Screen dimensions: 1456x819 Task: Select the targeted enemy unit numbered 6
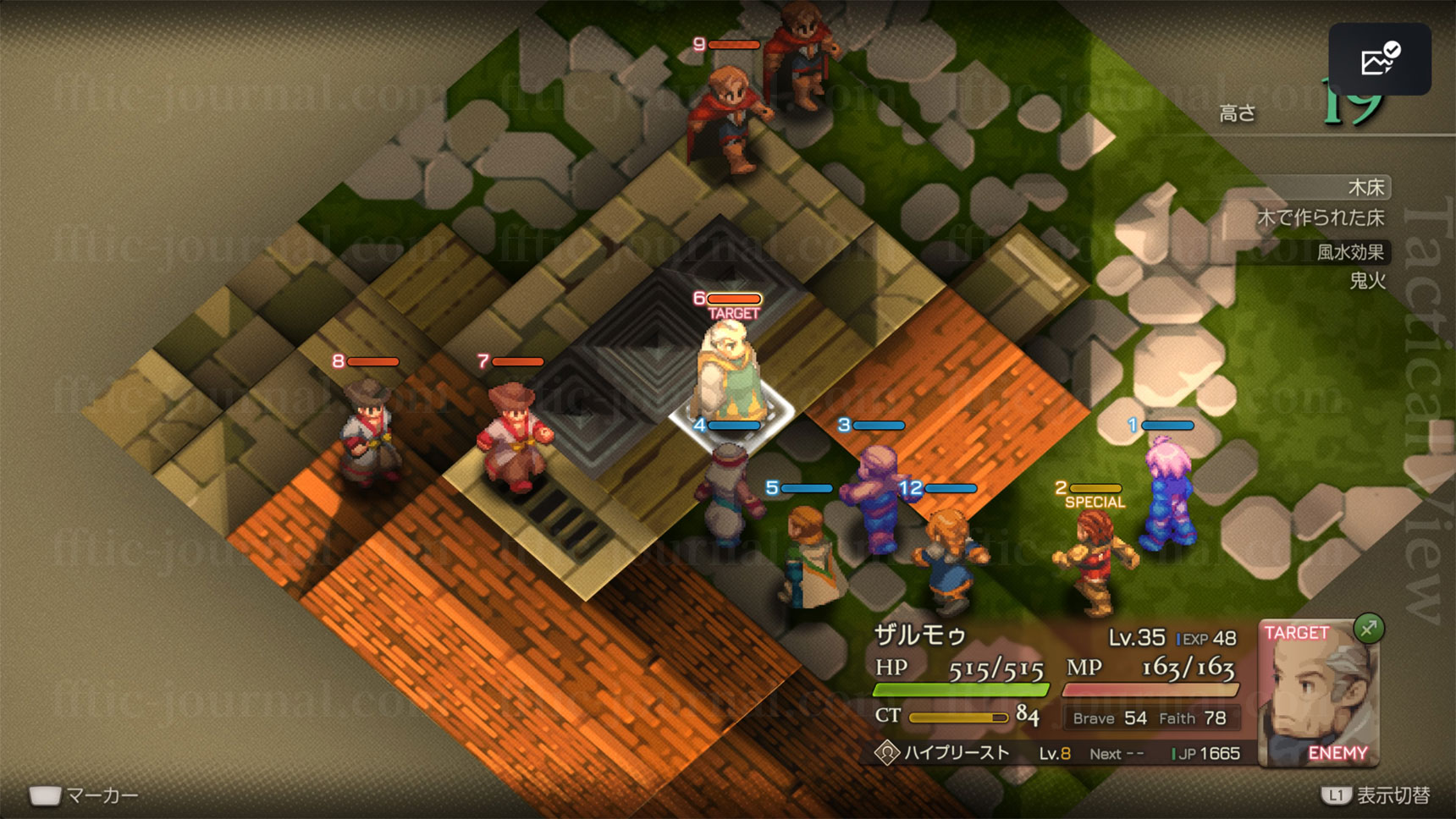tap(726, 372)
